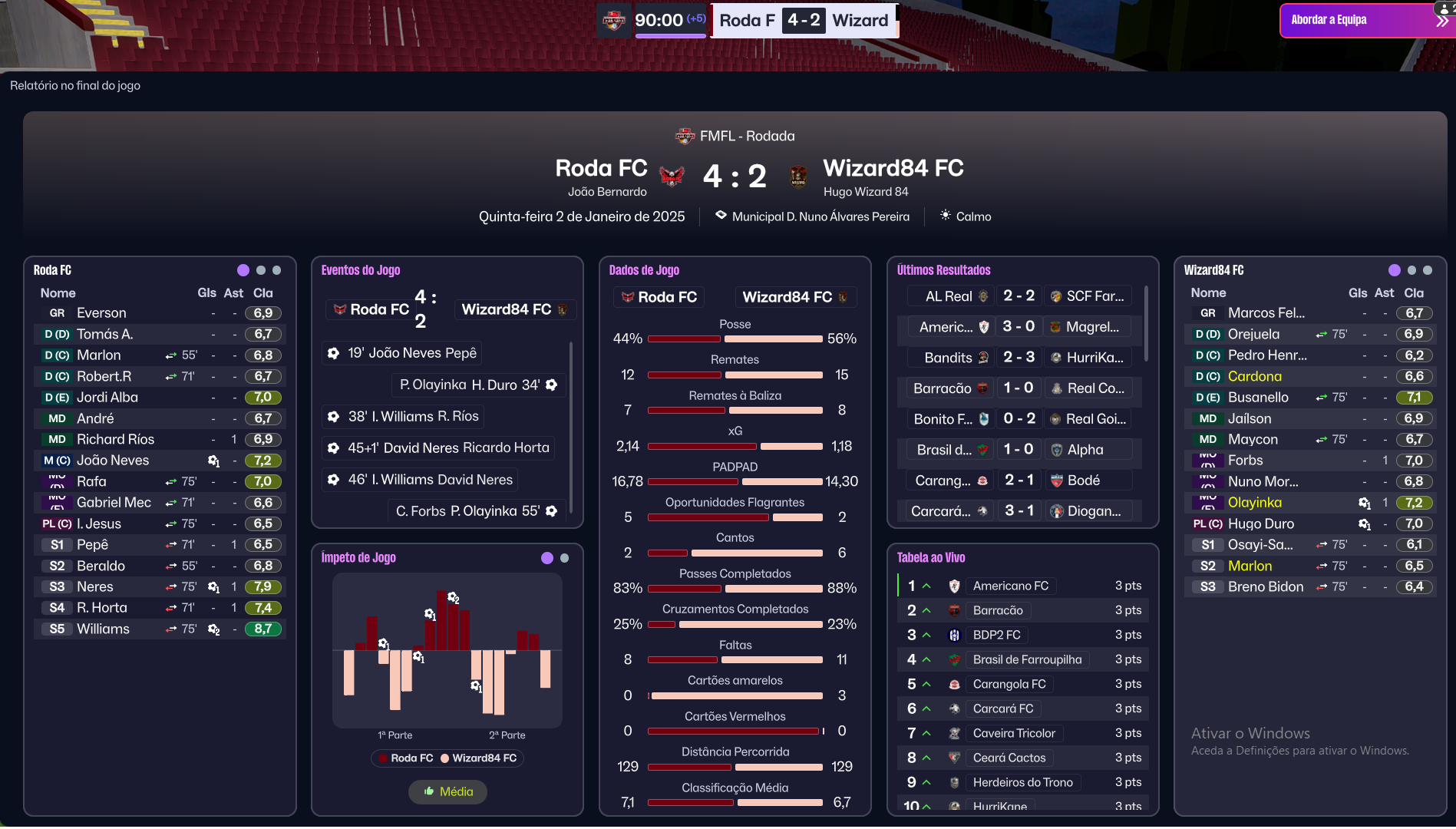Click the Municipal D. Nuno Álvares Pereira stadium
The width and height of the screenshot is (1456, 829).
pos(820,216)
